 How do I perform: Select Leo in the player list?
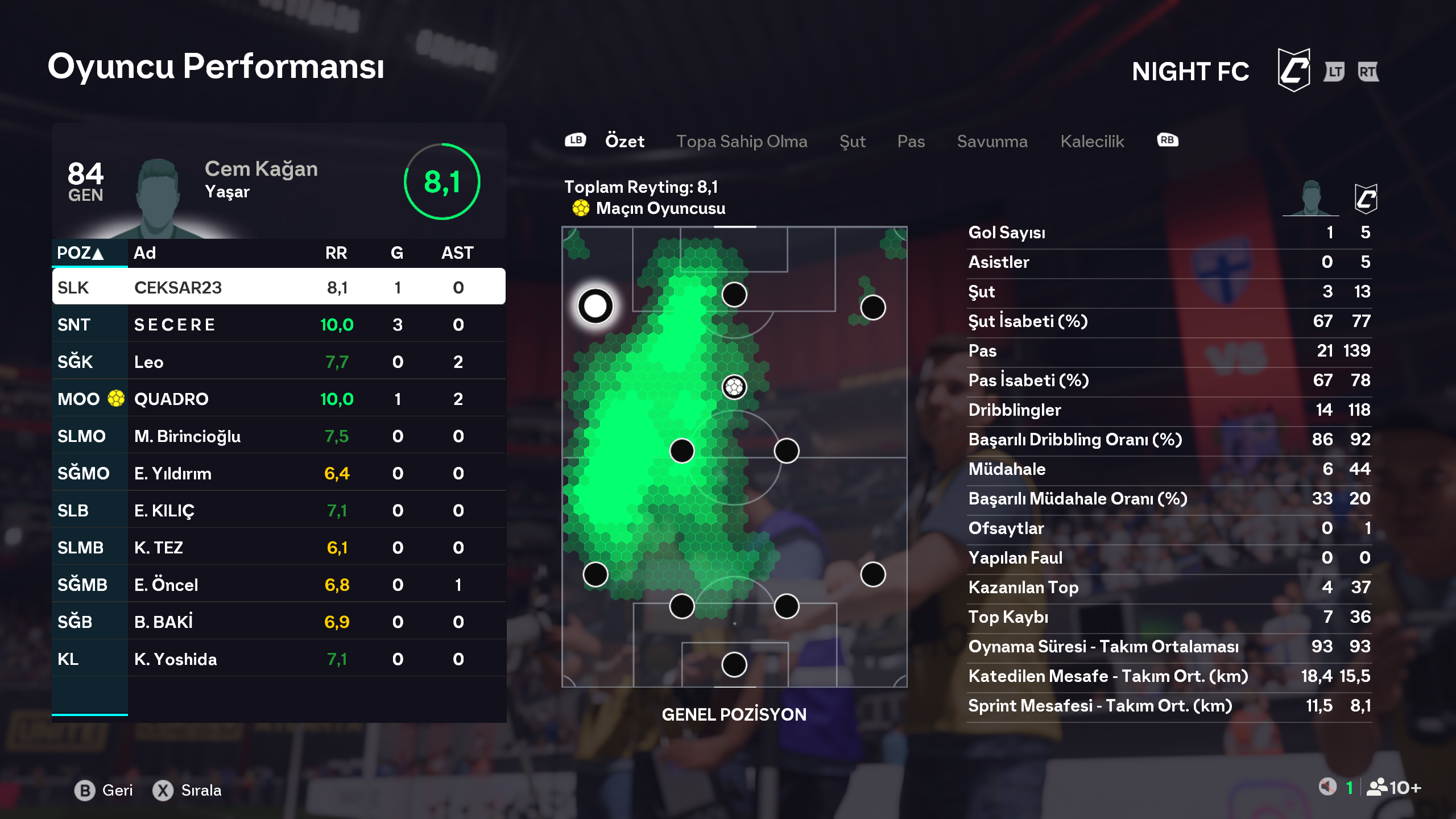(x=279, y=362)
